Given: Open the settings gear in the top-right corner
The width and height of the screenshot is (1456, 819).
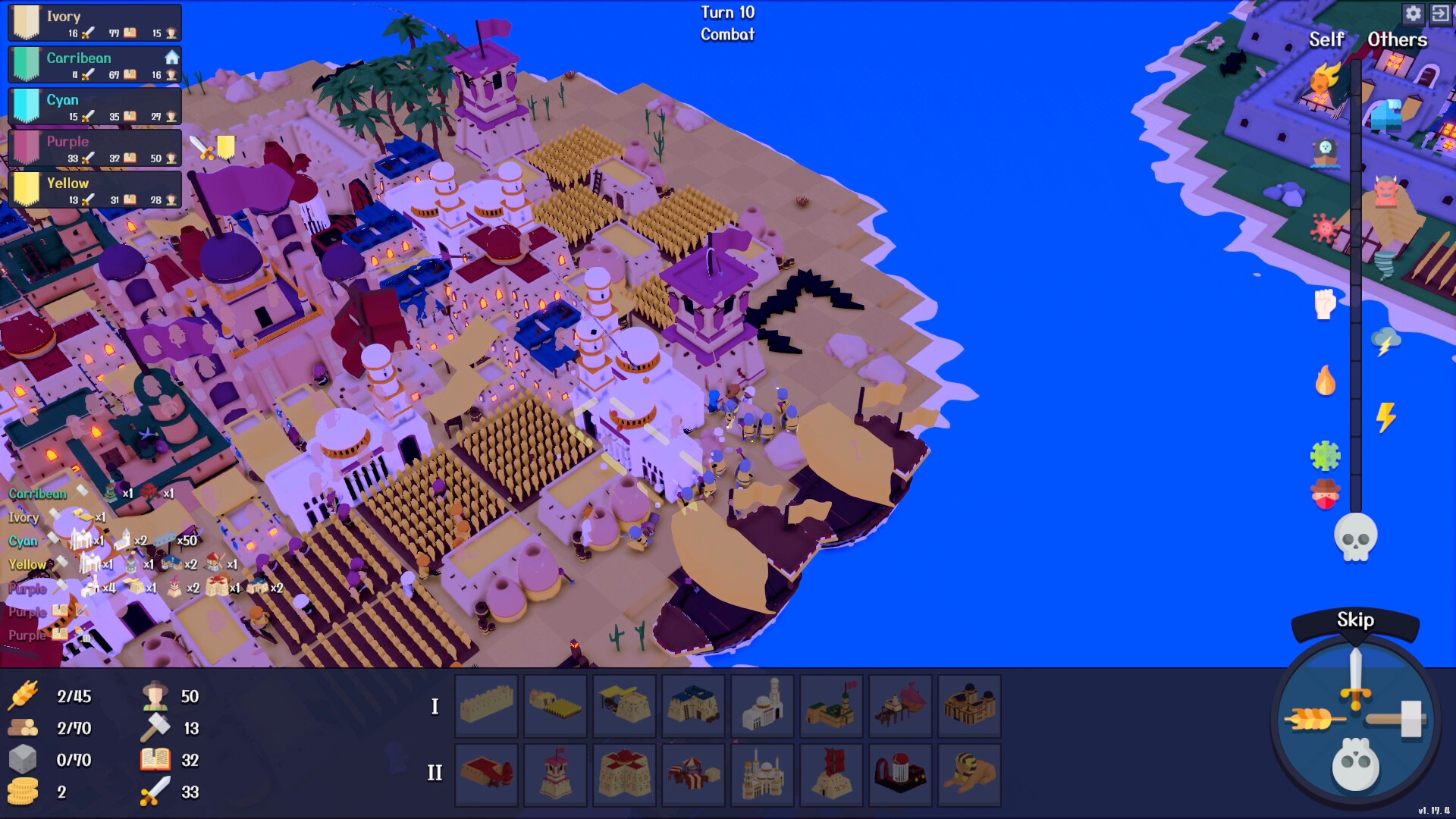Looking at the screenshot, I should (x=1414, y=14).
